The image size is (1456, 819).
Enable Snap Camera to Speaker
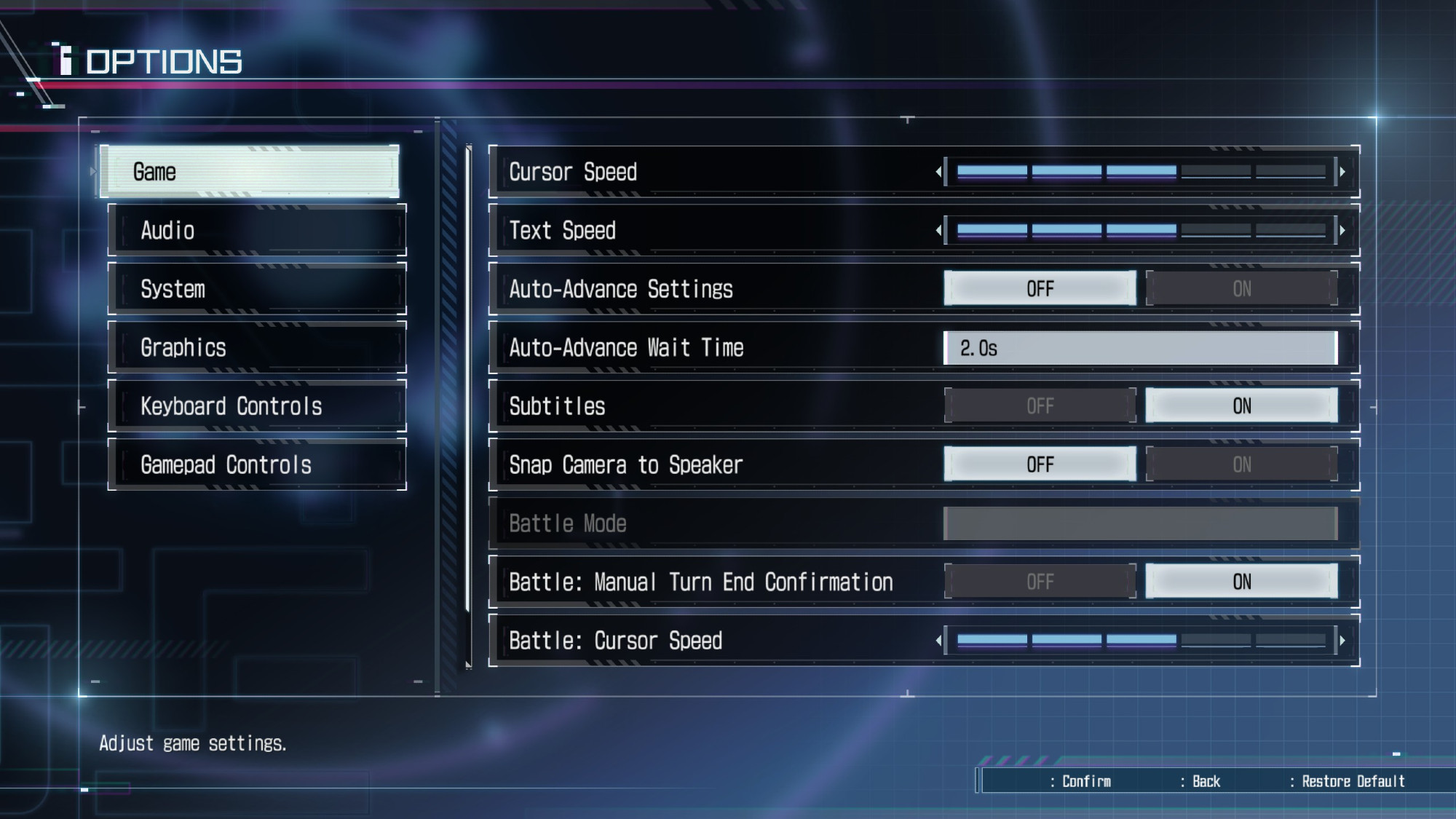coord(1241,464)
